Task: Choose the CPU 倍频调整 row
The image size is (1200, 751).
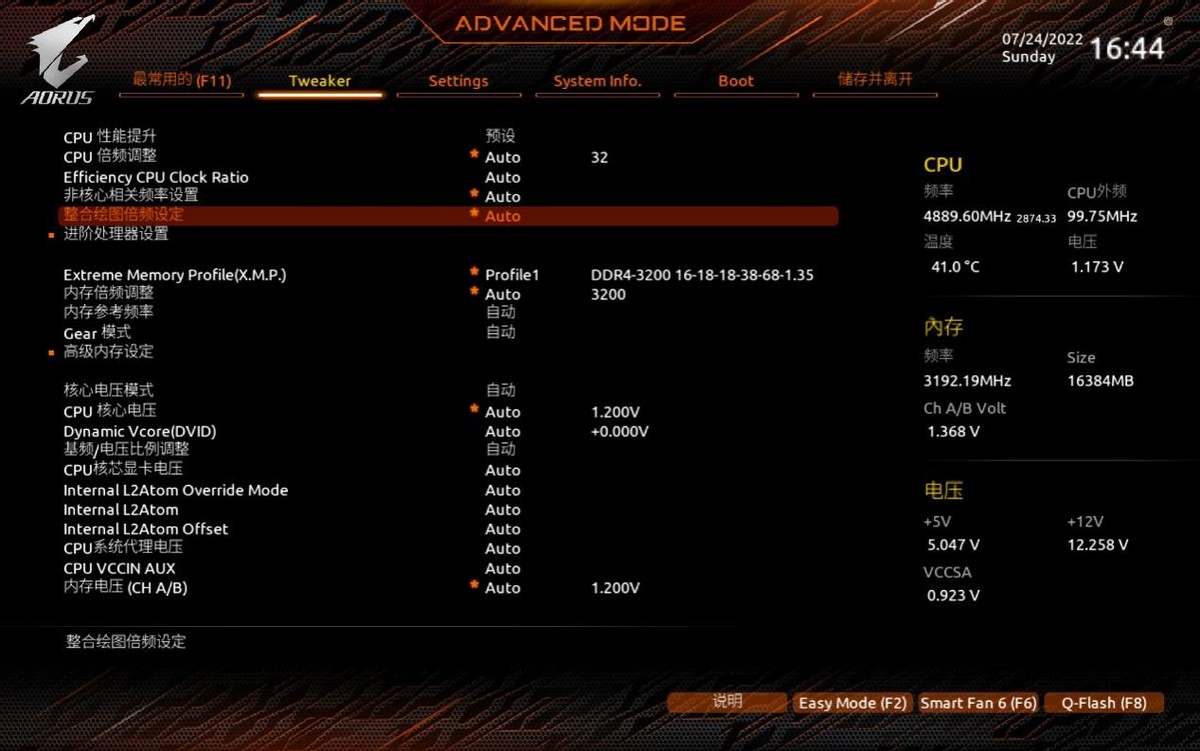Action: pyautogui.click(x=110, y=157)
